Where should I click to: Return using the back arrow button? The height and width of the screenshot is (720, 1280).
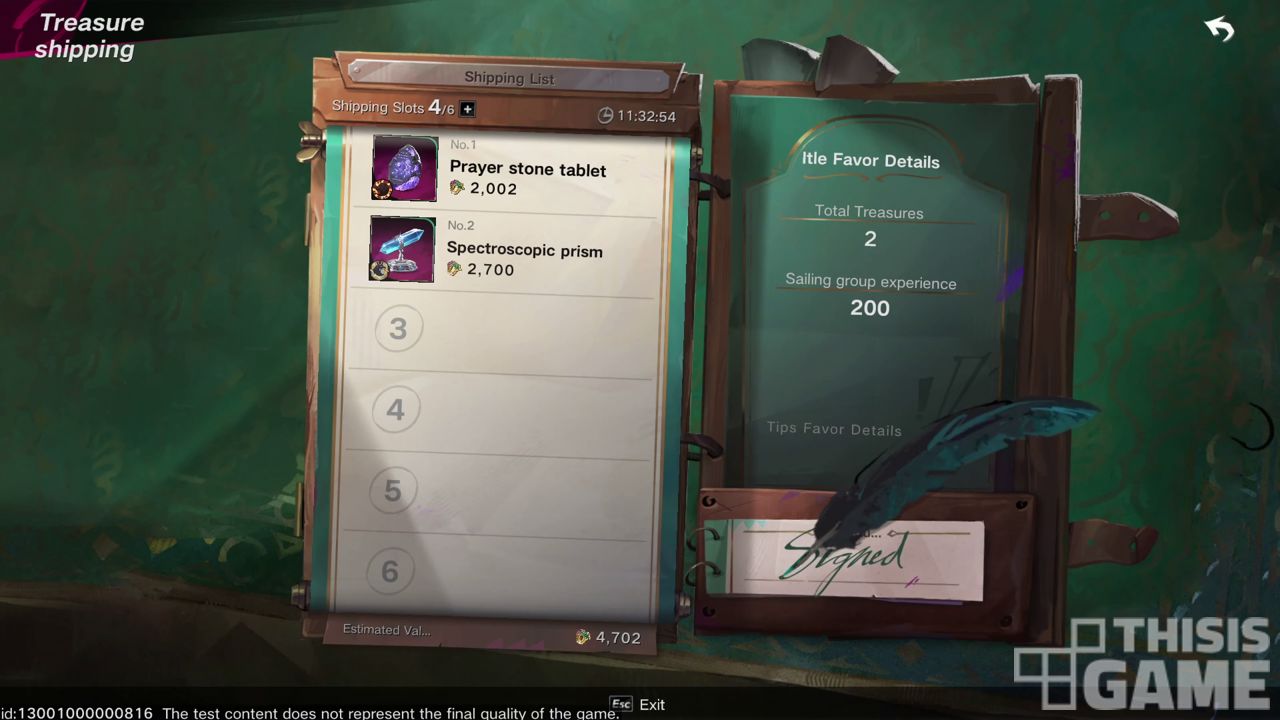point(1219,30)
